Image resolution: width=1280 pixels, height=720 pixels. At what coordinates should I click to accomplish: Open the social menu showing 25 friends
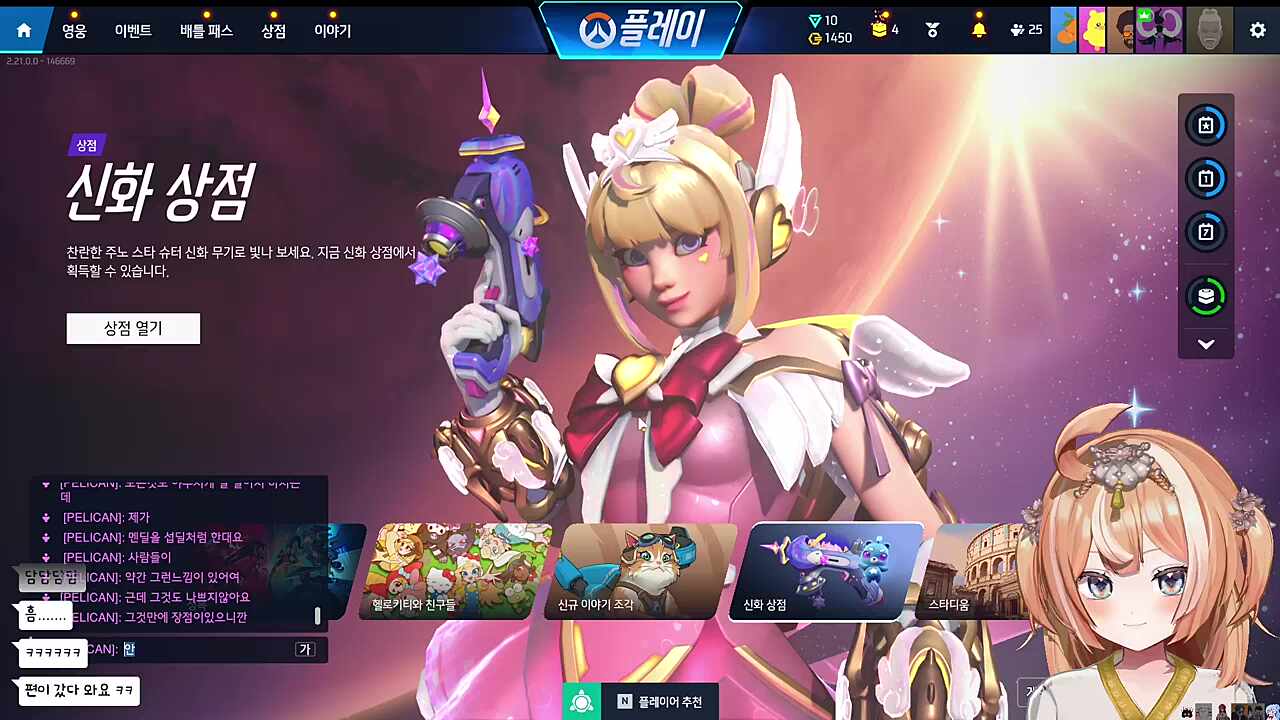[x=1017, y=29]
